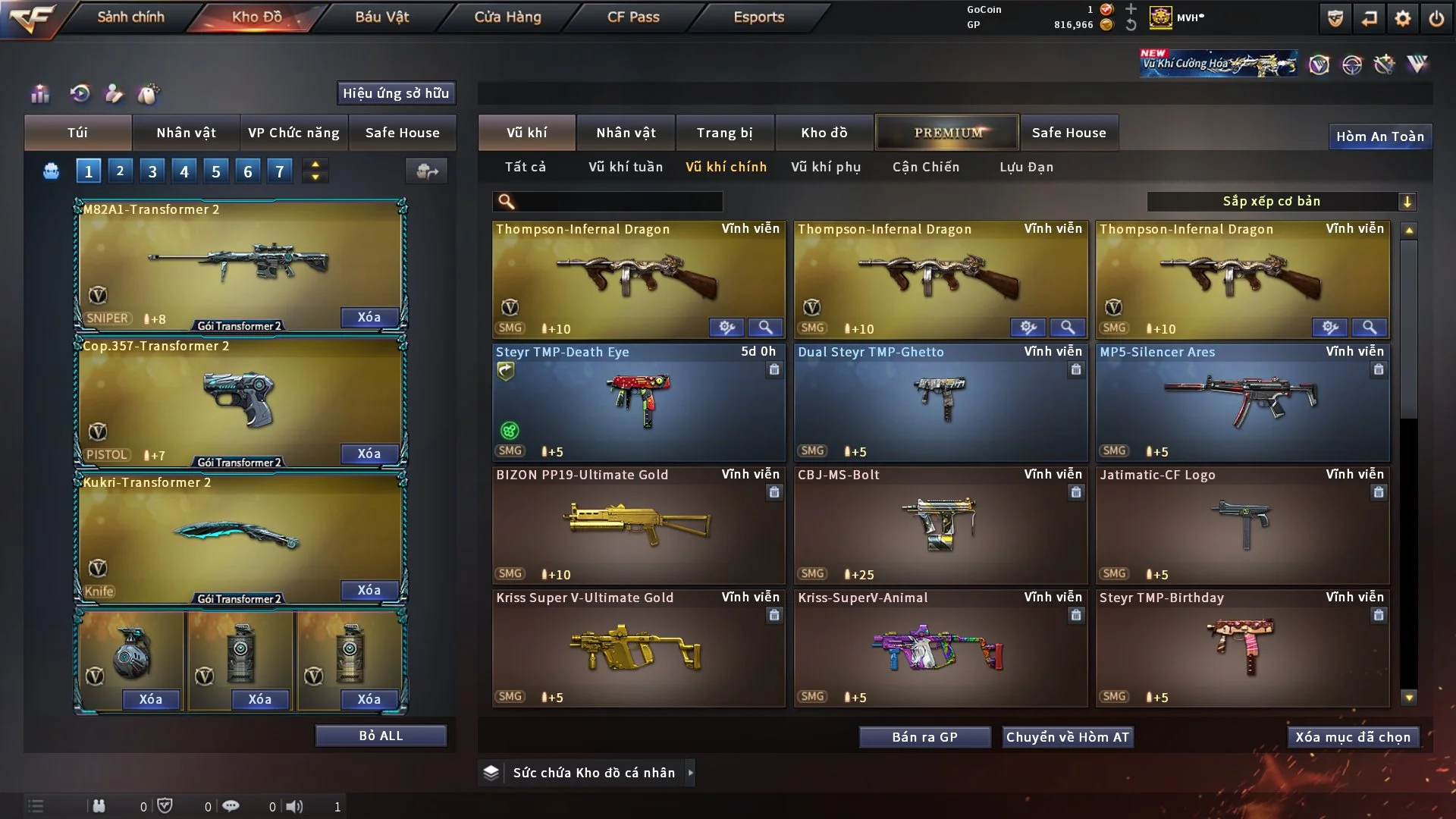
Task: Select the BIZON PP19-Ultimate Gold weapon
Action: point(638,525)
